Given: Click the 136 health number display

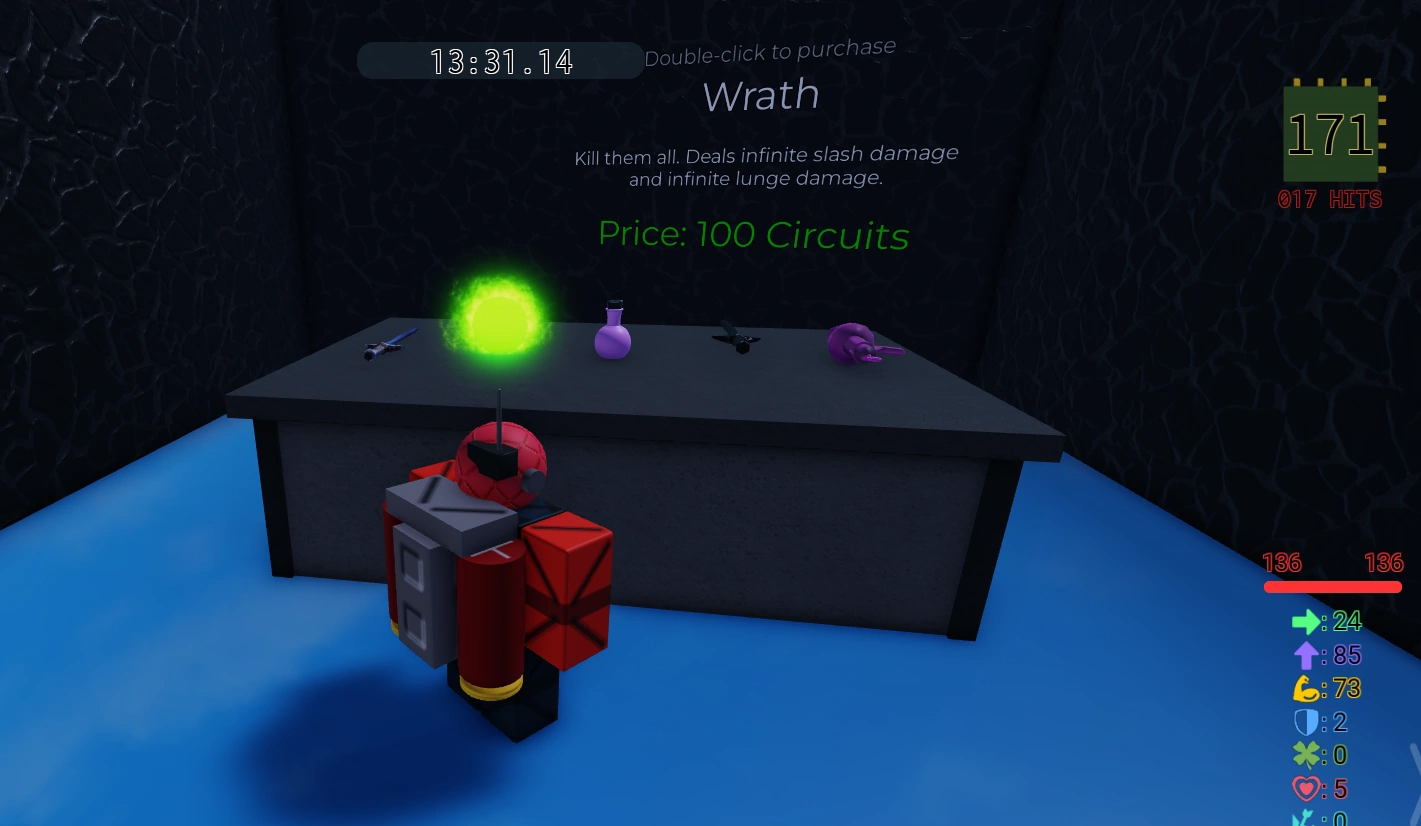Looking at the screenshot, I should click(x=1284, y=563).
